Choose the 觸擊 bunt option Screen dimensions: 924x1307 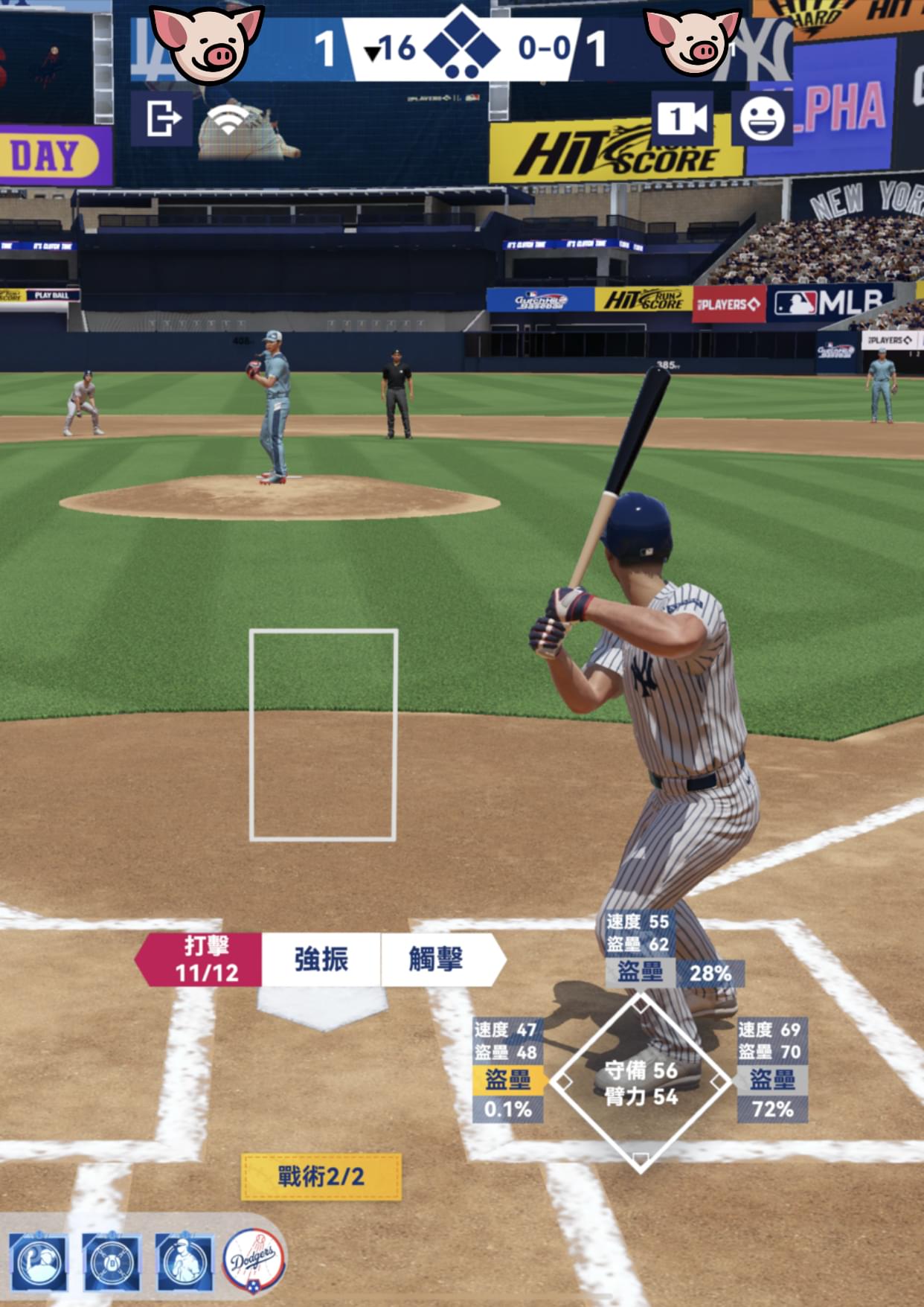coord(437,959)
